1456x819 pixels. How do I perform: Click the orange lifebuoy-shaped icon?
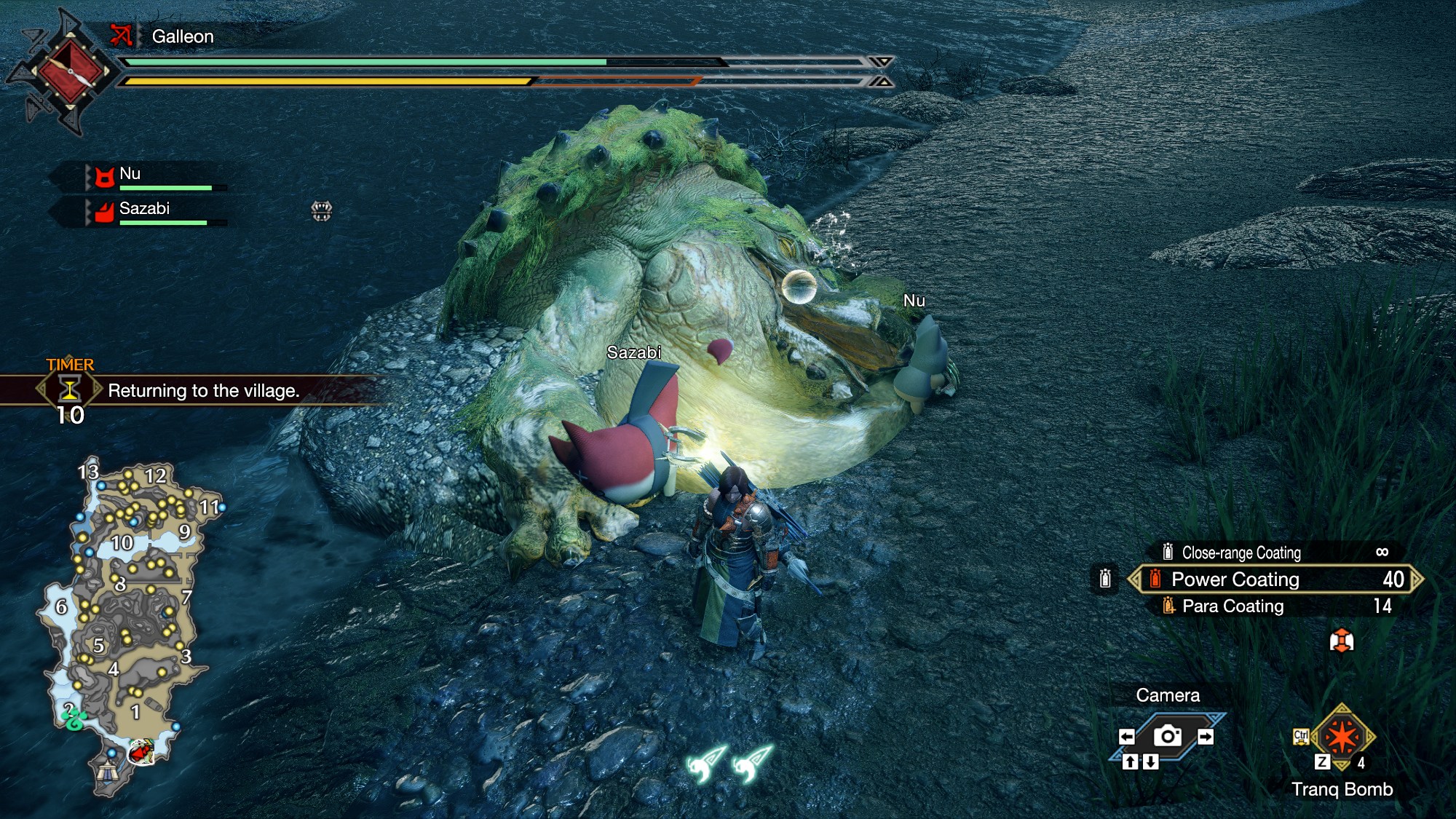1341,641
